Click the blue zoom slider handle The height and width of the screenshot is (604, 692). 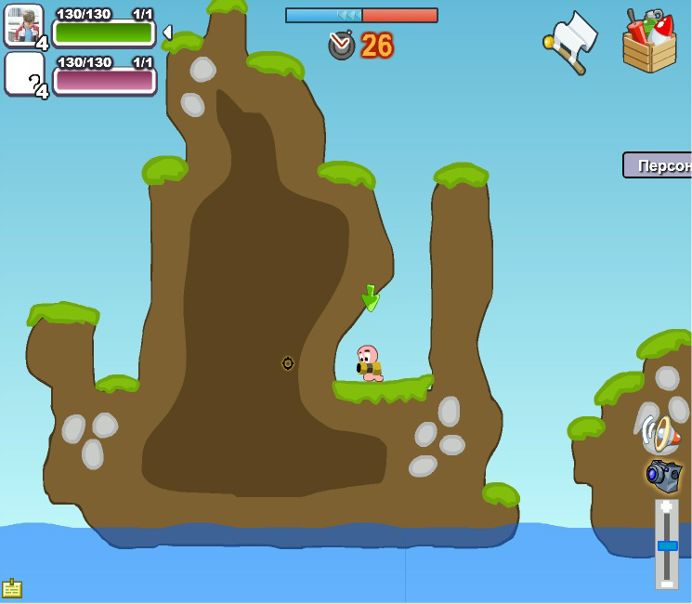click(x=667, y=546)
